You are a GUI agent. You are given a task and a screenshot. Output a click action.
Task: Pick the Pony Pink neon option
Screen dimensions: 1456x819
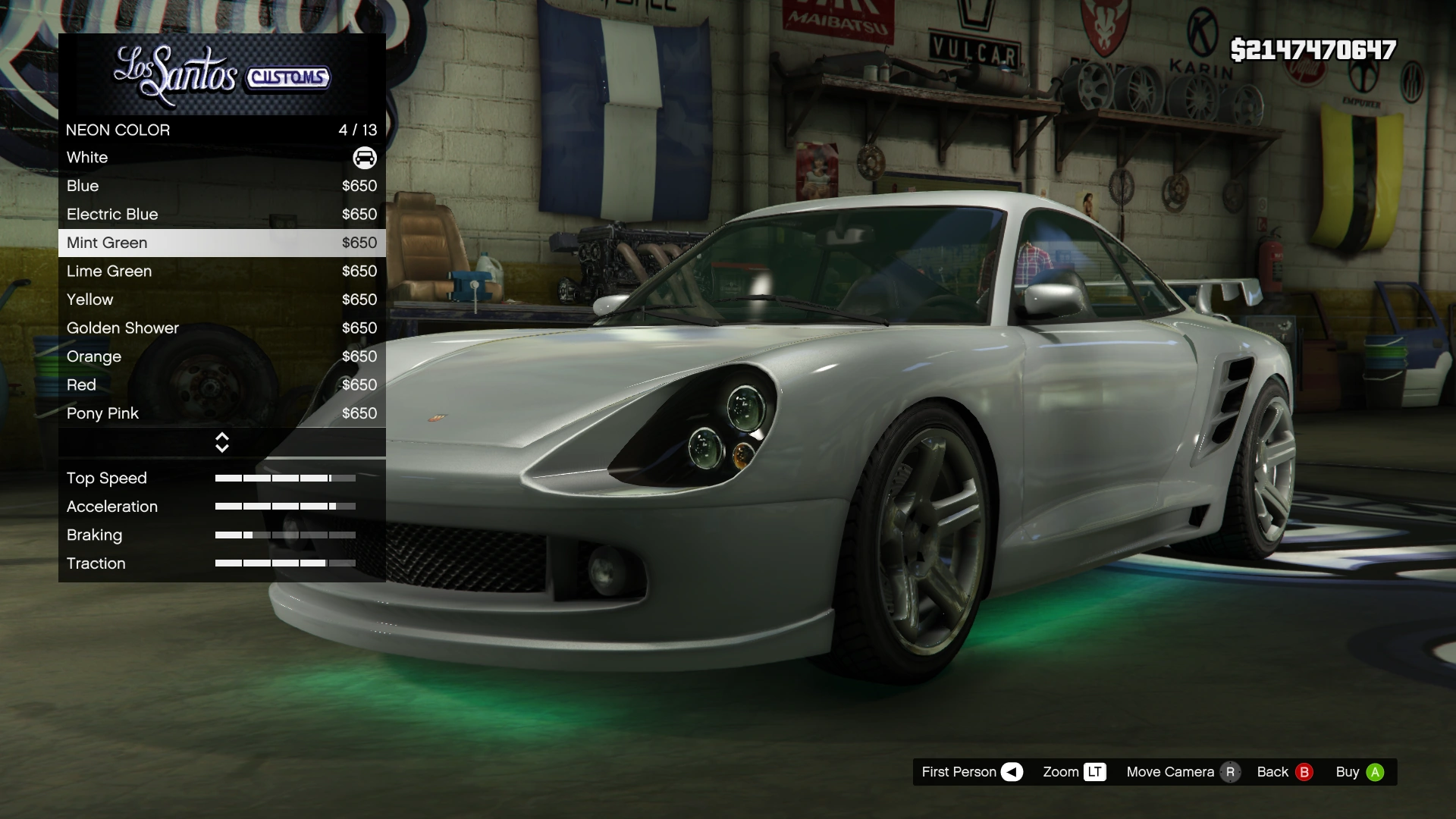[221, 413]
